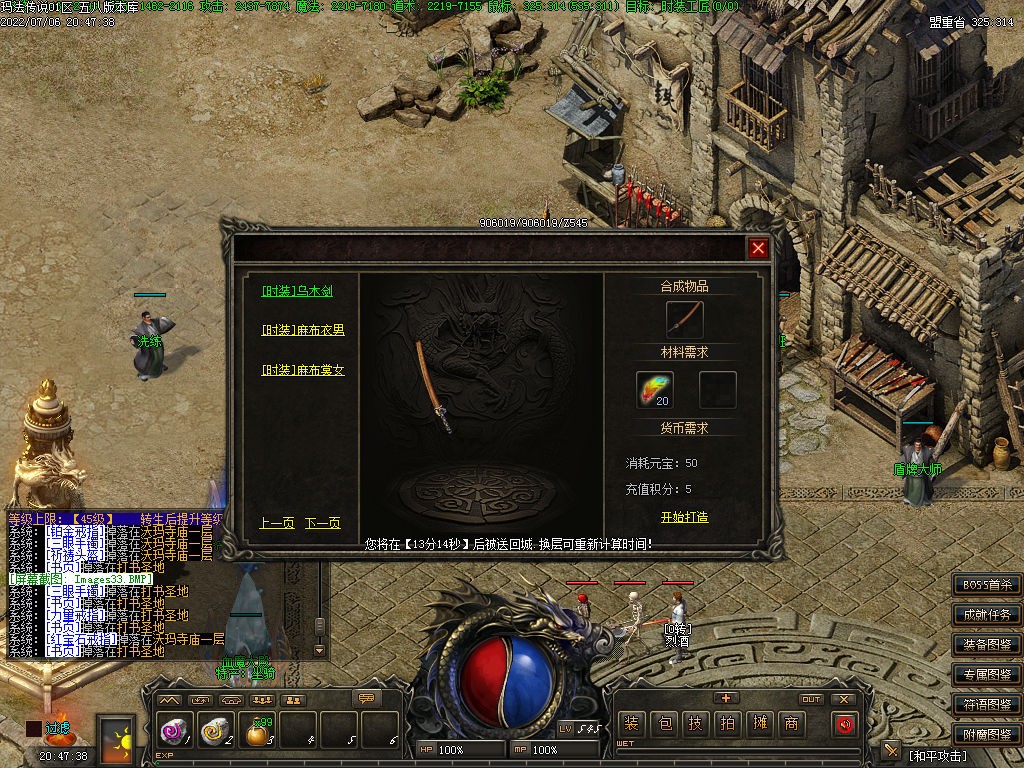Open the bag with 包 button
Viewport: 1024px width, 768px height.
[x=663, y=723]
